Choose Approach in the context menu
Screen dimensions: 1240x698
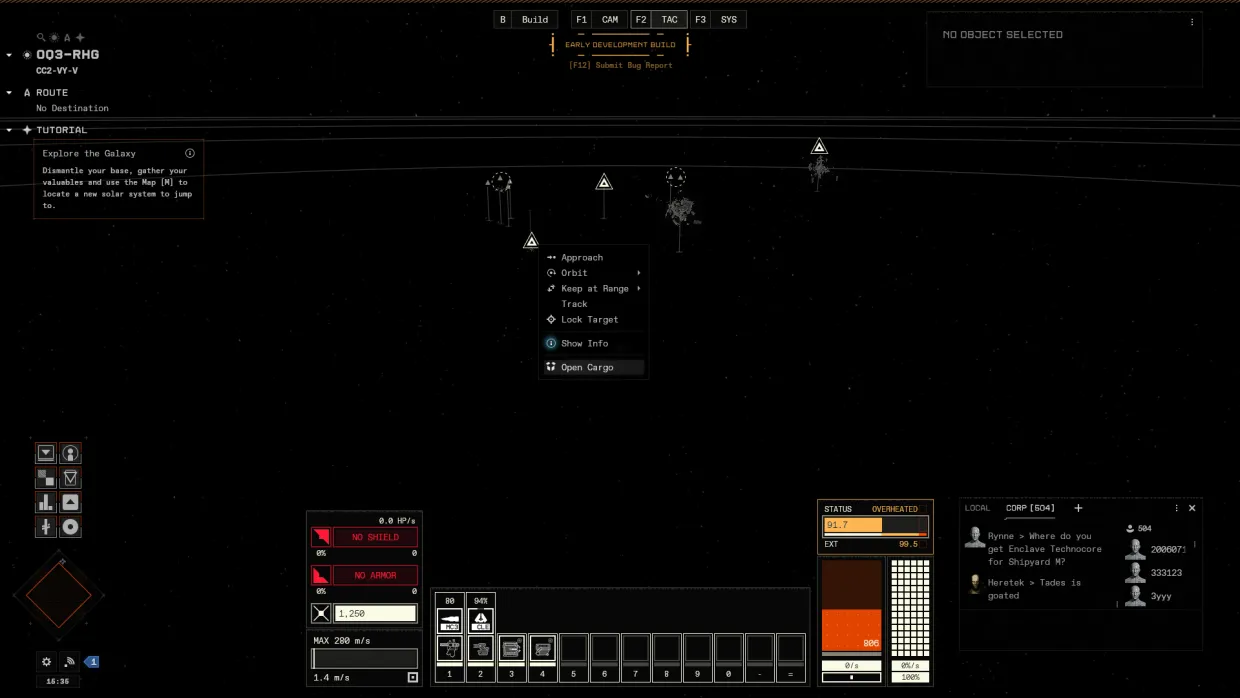(582, 258)
